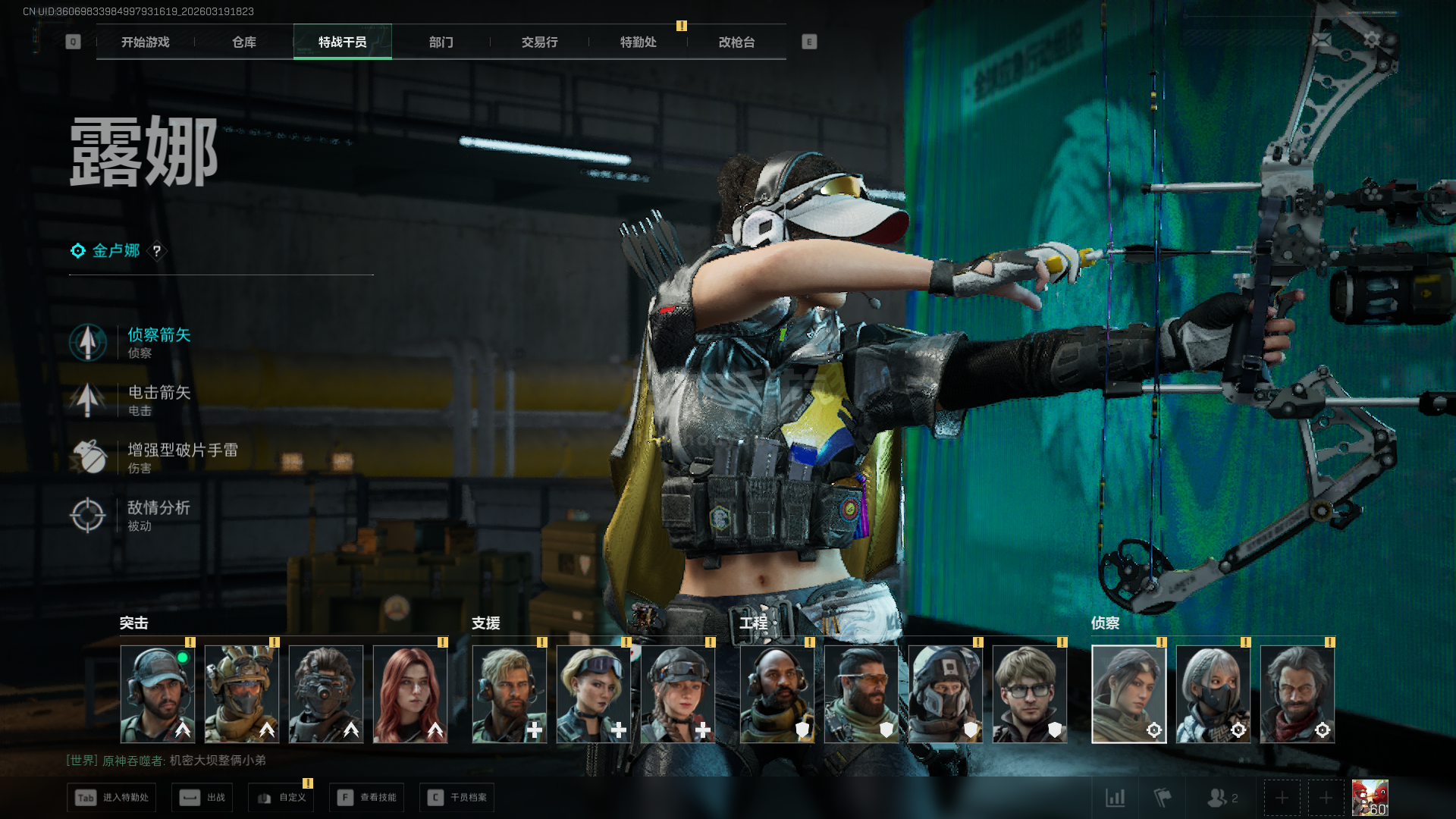Switch to the 仓库 tab
Screen dimensions: 1456x819
[243, 42]
